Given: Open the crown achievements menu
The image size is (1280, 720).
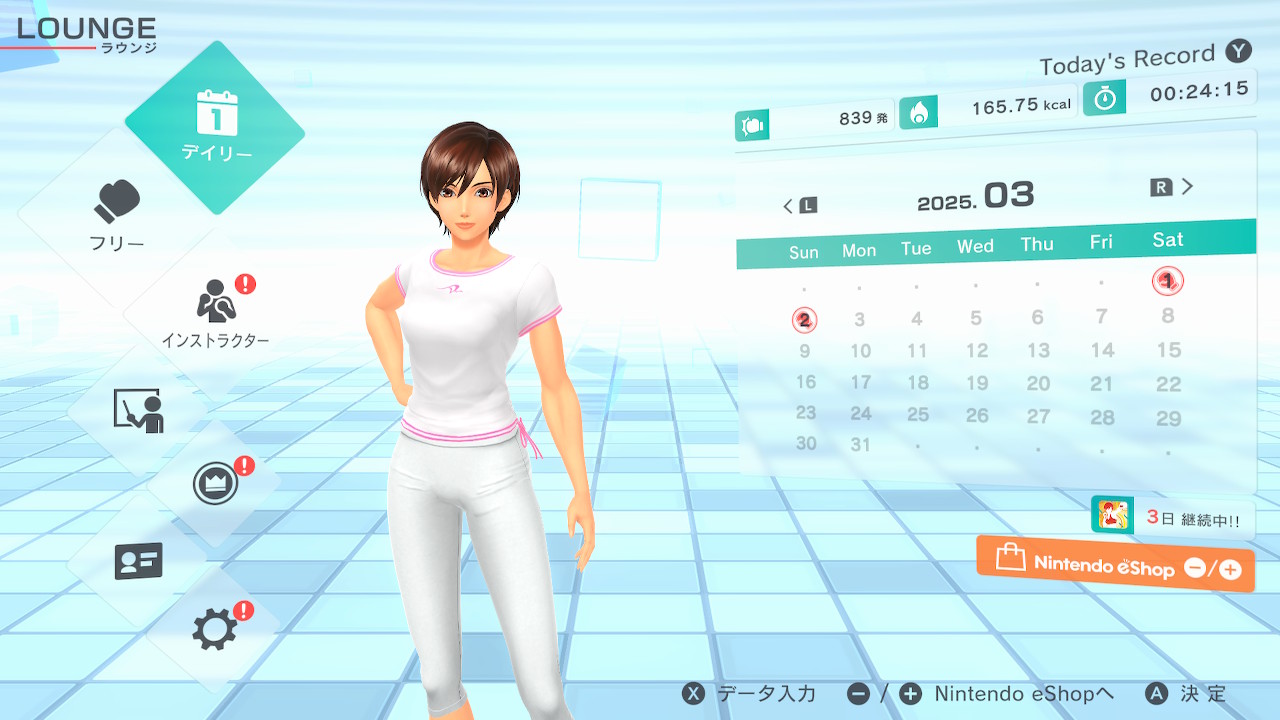Looking at the screenshot, I should [215, 485].
